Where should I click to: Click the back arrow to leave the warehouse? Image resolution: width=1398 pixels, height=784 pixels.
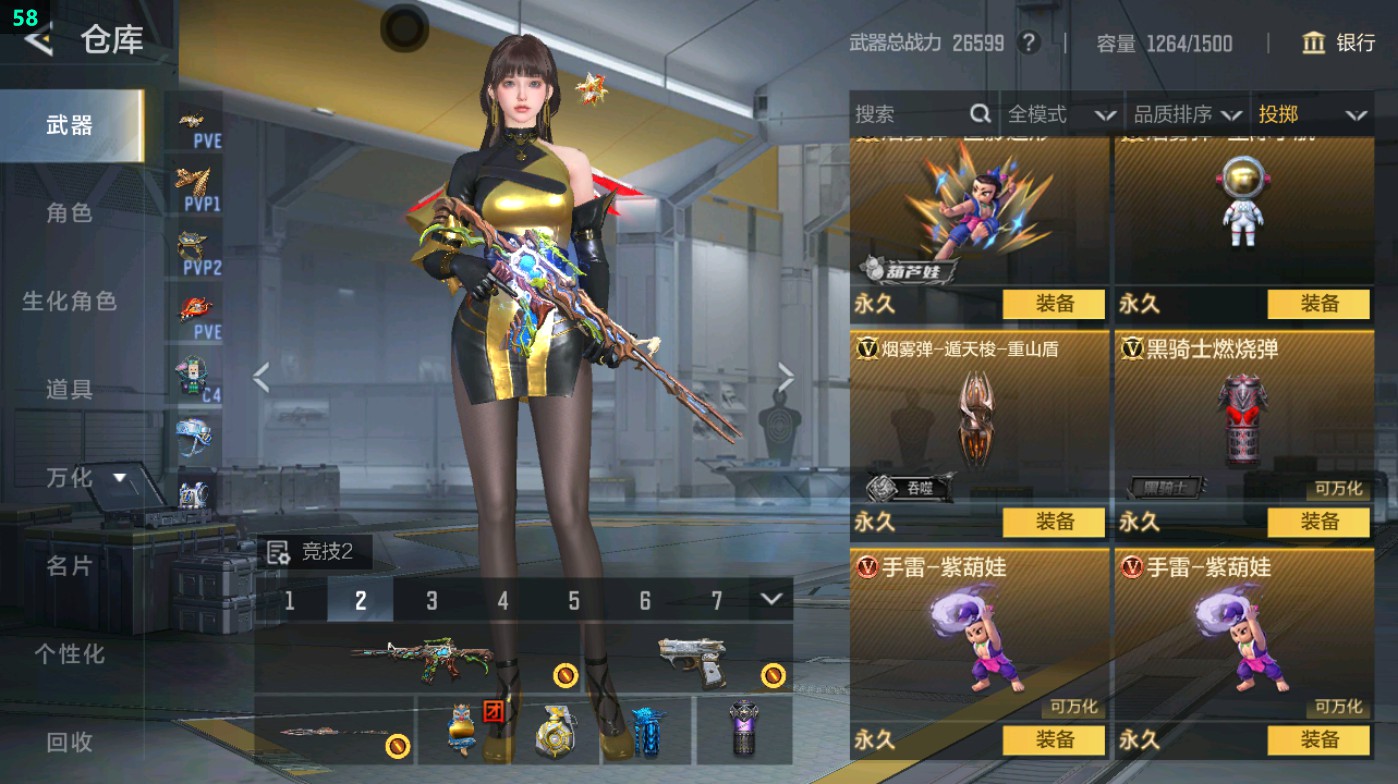coord(38,41)
